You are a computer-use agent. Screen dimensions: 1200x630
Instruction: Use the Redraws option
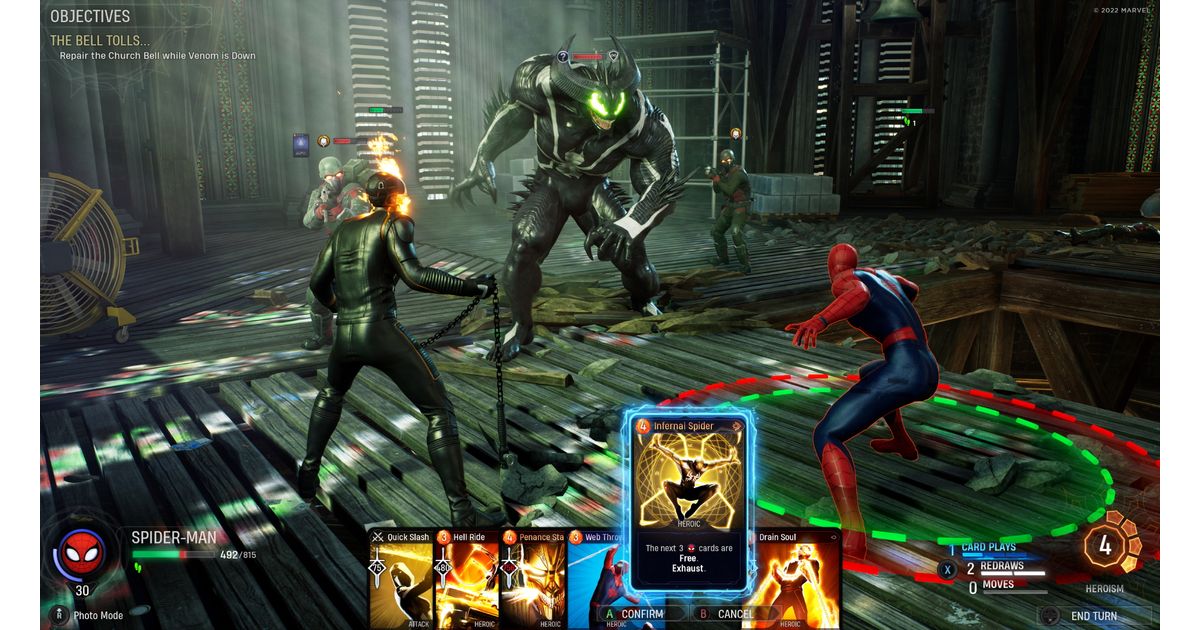click(990, 567)
